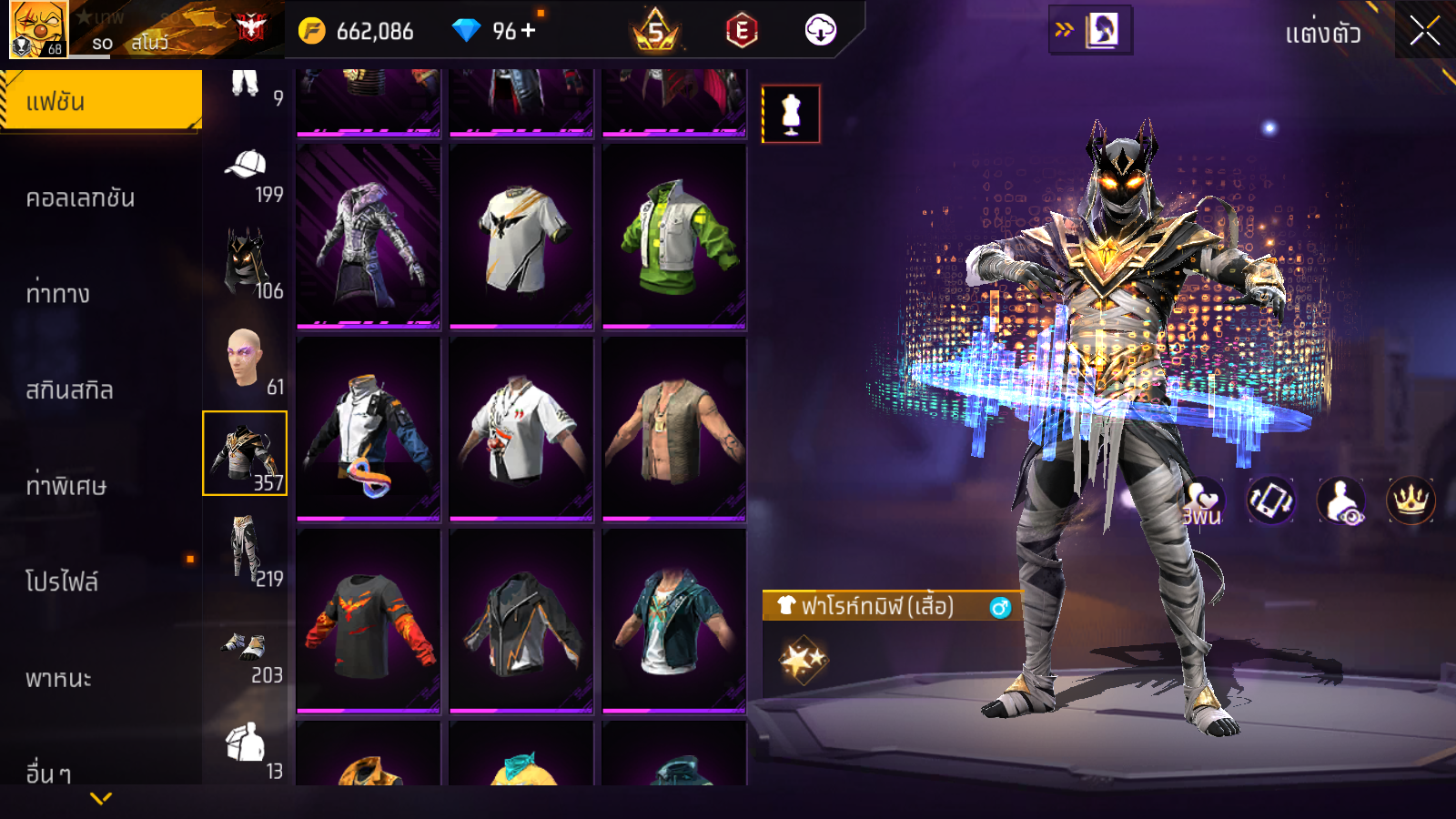Close the dress-up screen with X
This screenshot has height=819, width=1456.
point(1424,31)
